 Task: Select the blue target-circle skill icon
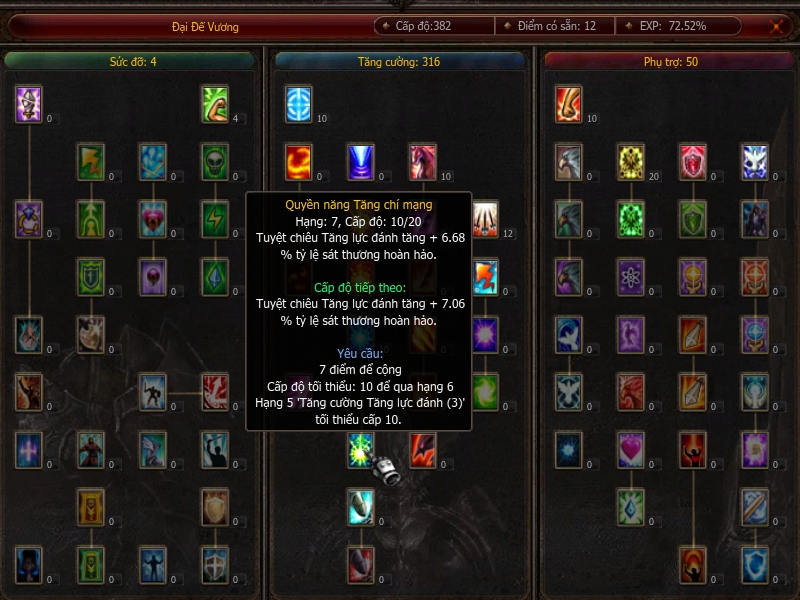[299, 103]
